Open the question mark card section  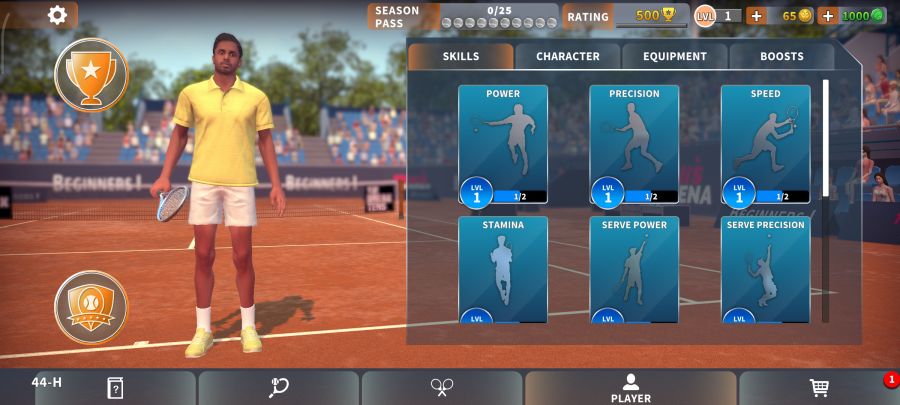[114, 388]
